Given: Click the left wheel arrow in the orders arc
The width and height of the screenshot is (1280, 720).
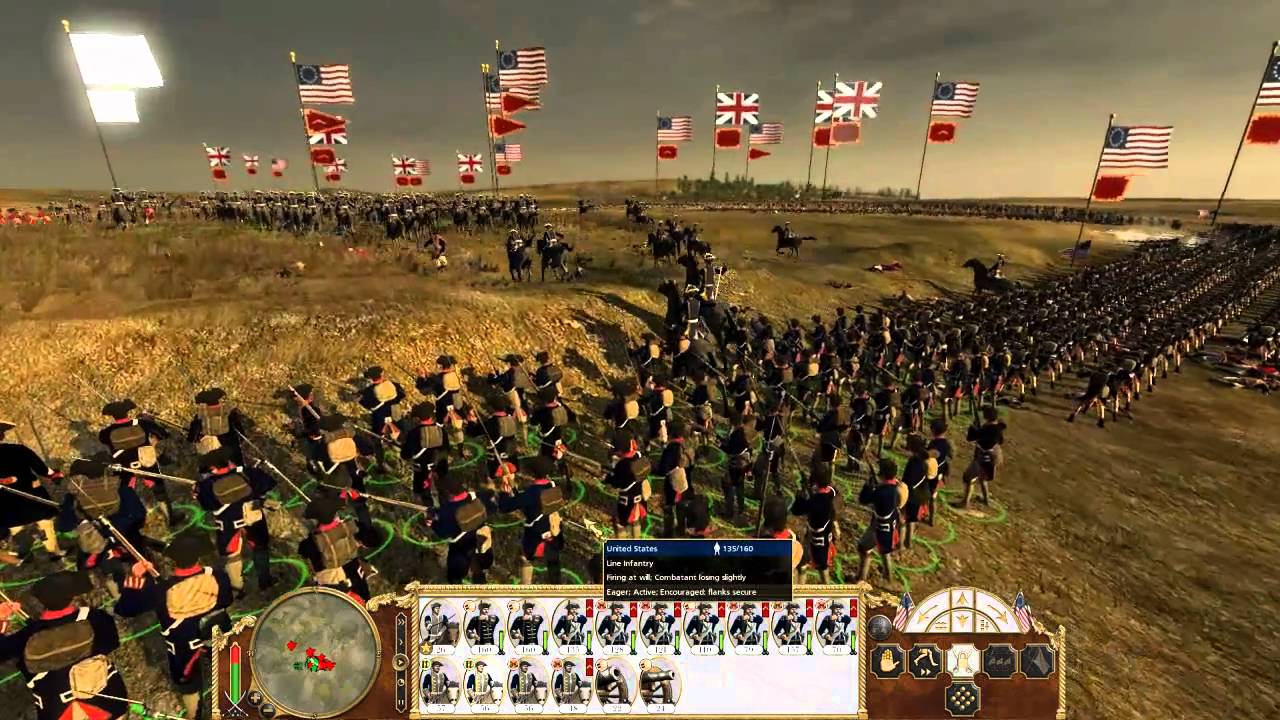Looking at the screenshot, I should tap(921, 614).
